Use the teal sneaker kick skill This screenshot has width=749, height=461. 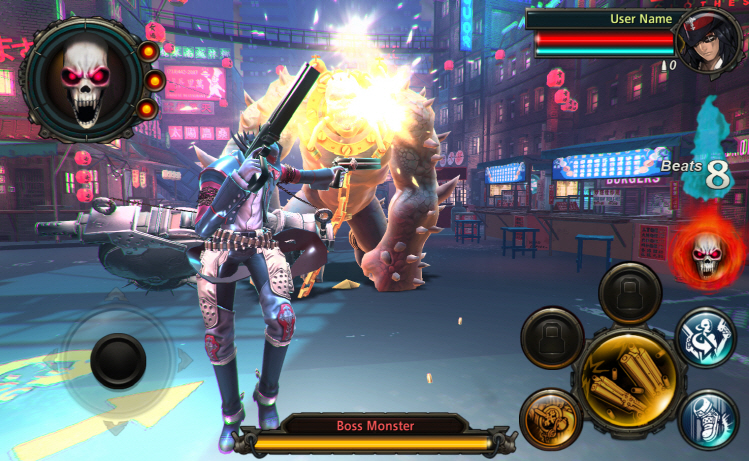pyautogui.click(x=708, y=418)
